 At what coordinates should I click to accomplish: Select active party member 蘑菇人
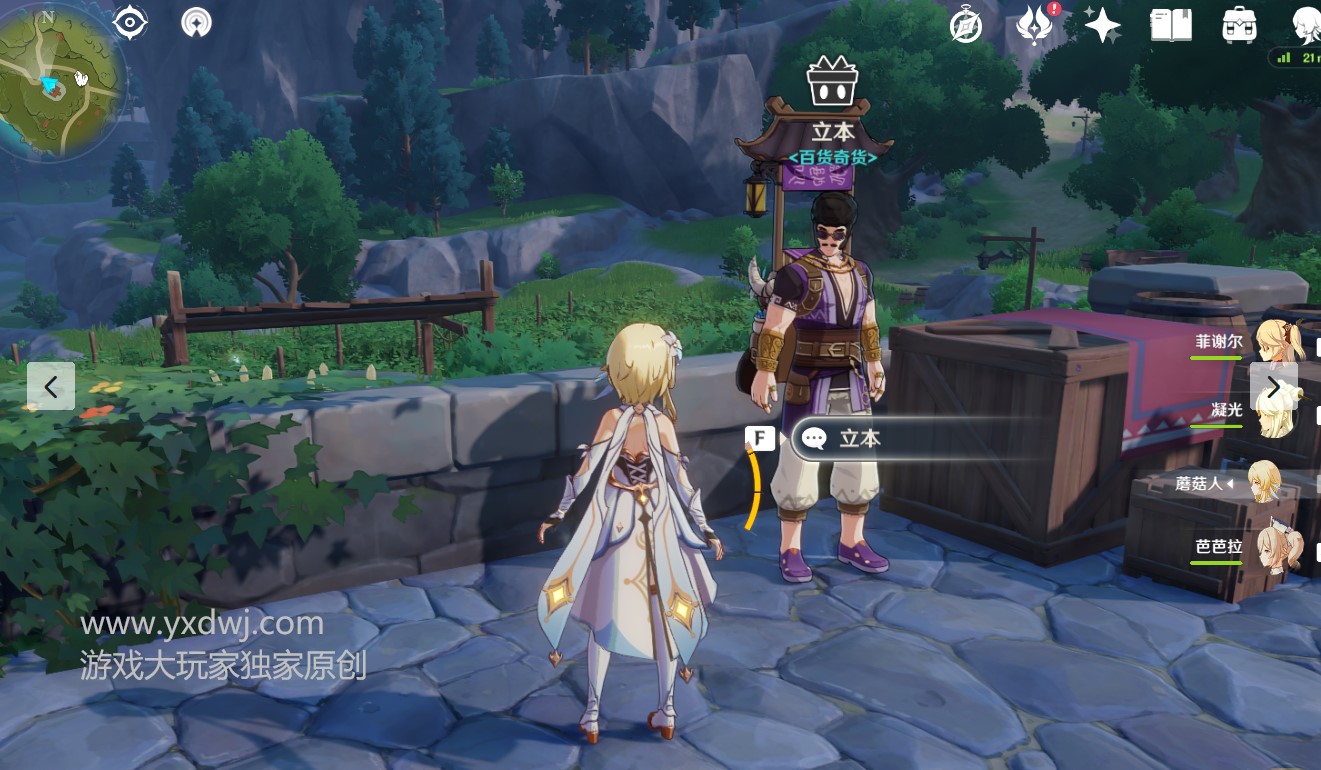coord(1265,483)
